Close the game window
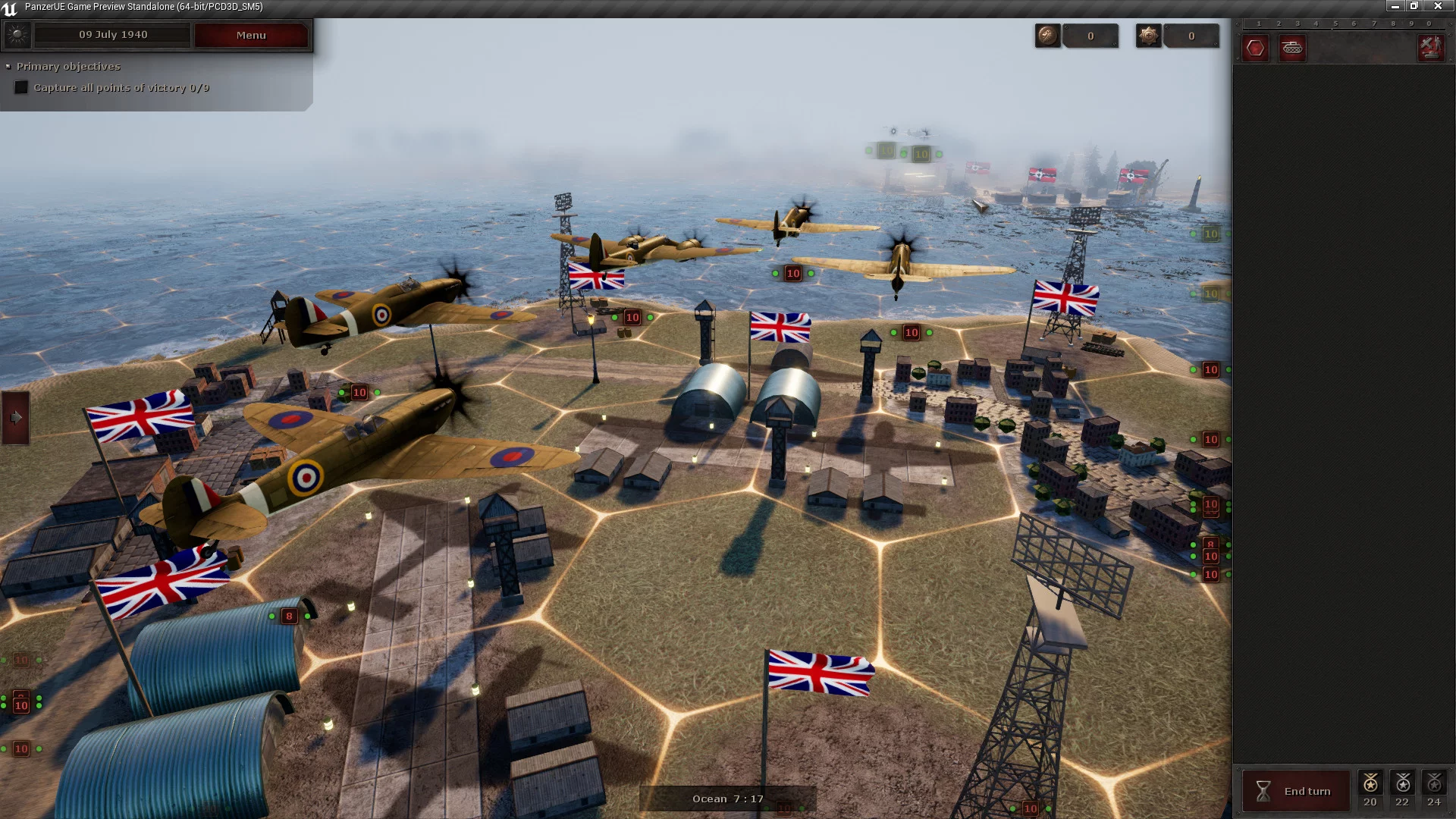1456x819 pixels. (1438, 6)
